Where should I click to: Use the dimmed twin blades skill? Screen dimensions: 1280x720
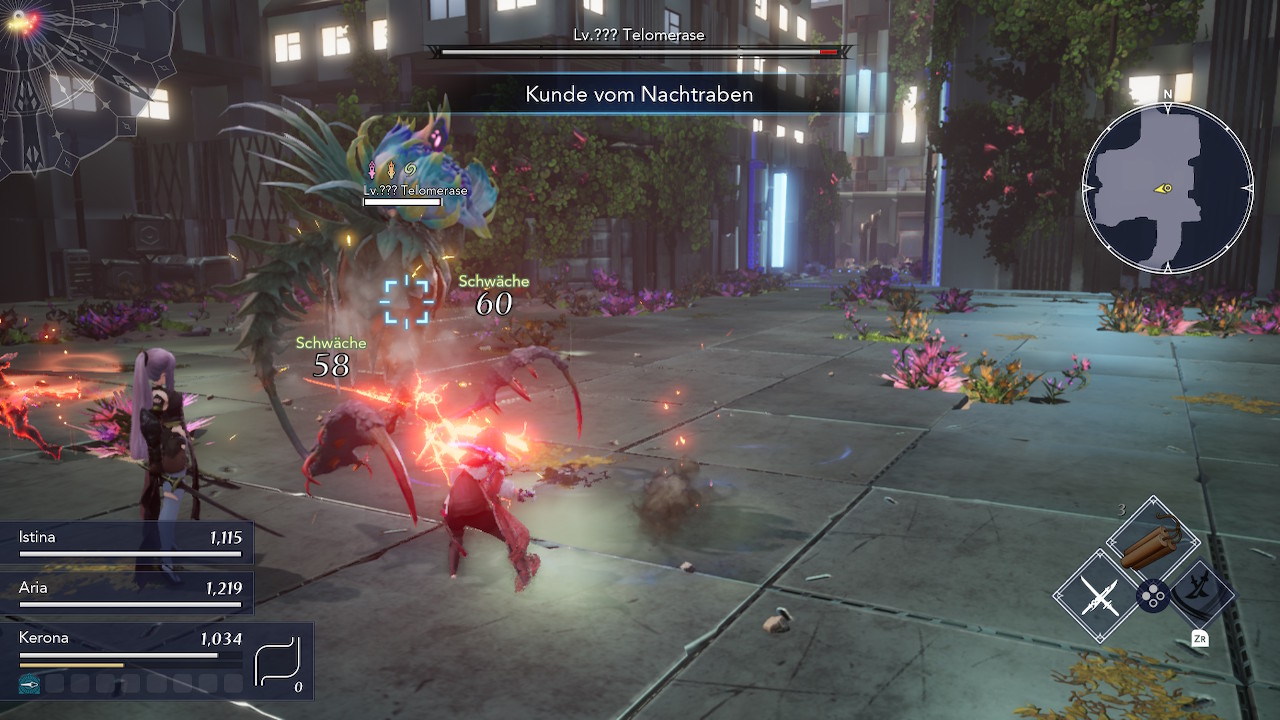(x=1201, y=594)
